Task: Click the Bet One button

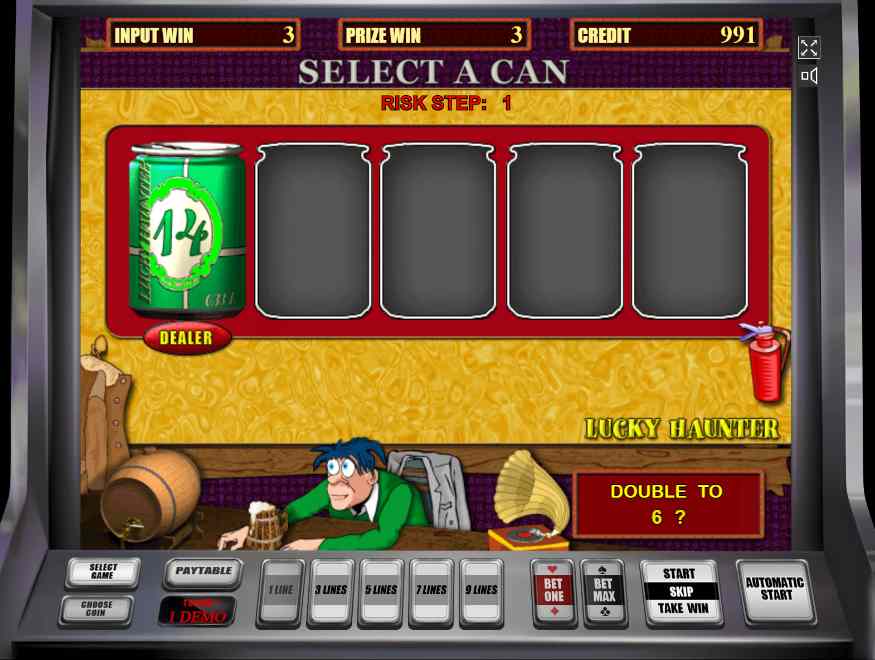Action: point(554,592)
